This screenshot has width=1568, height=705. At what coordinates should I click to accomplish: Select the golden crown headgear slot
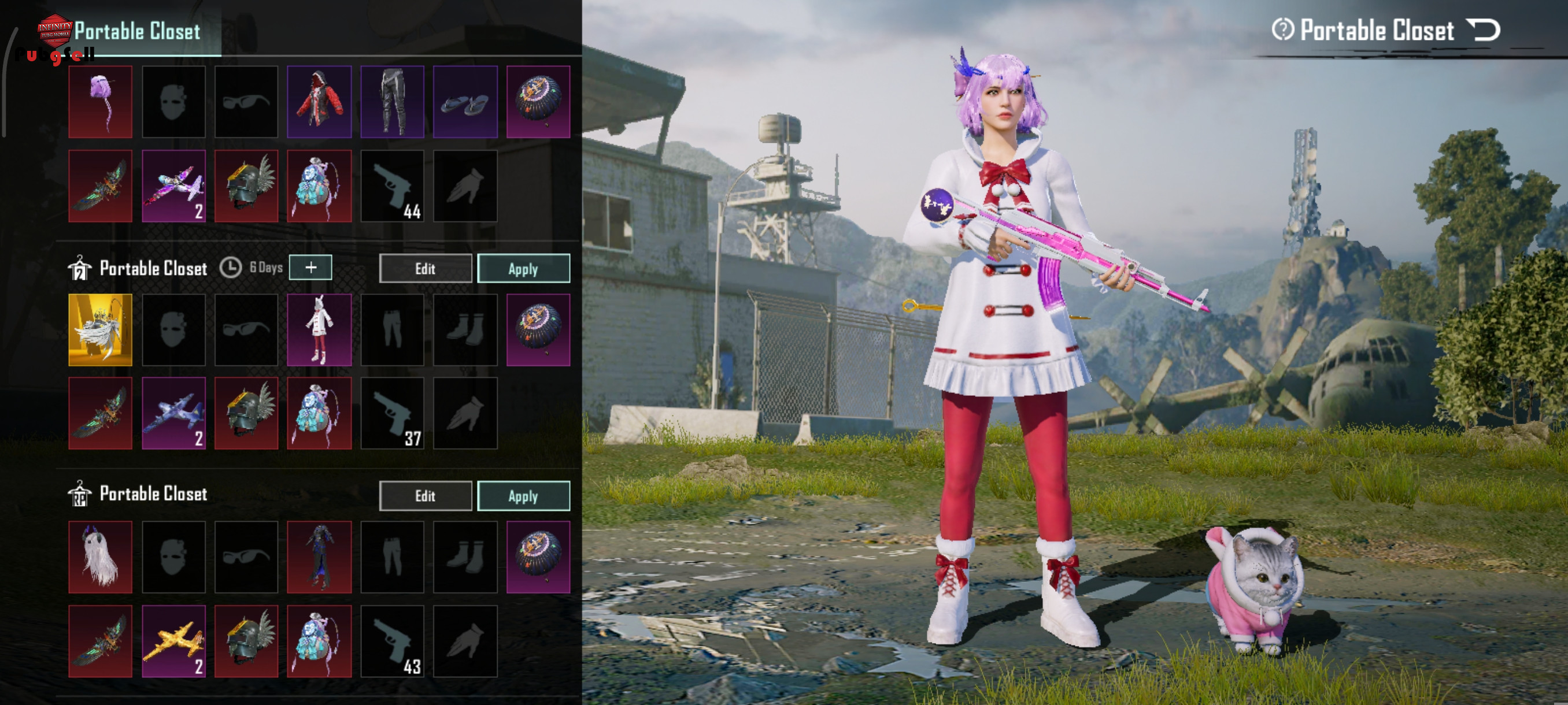pos(101,330)
